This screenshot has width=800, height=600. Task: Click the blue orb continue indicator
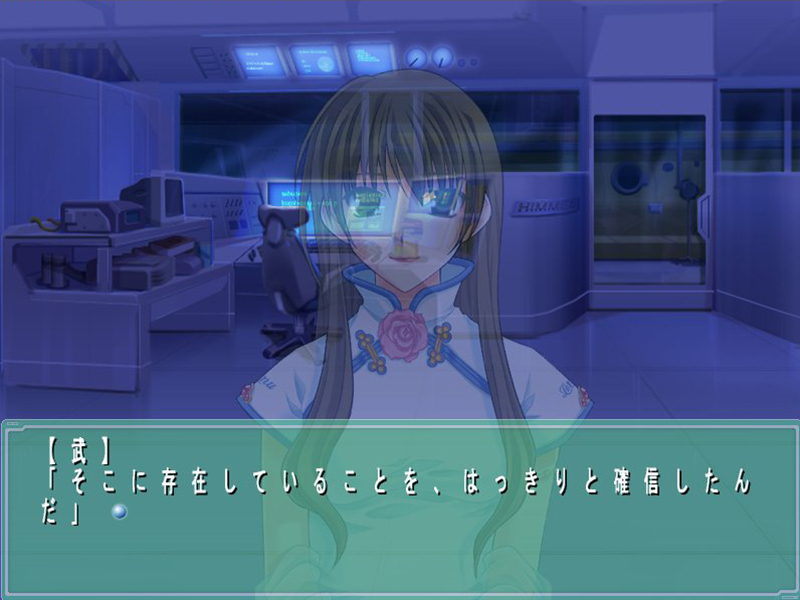[x=120, y=512]
